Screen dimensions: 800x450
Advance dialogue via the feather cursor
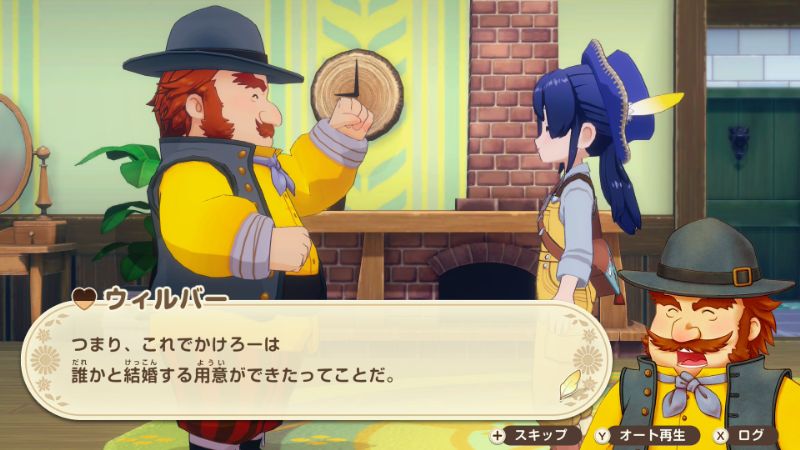tap(568, 384)
